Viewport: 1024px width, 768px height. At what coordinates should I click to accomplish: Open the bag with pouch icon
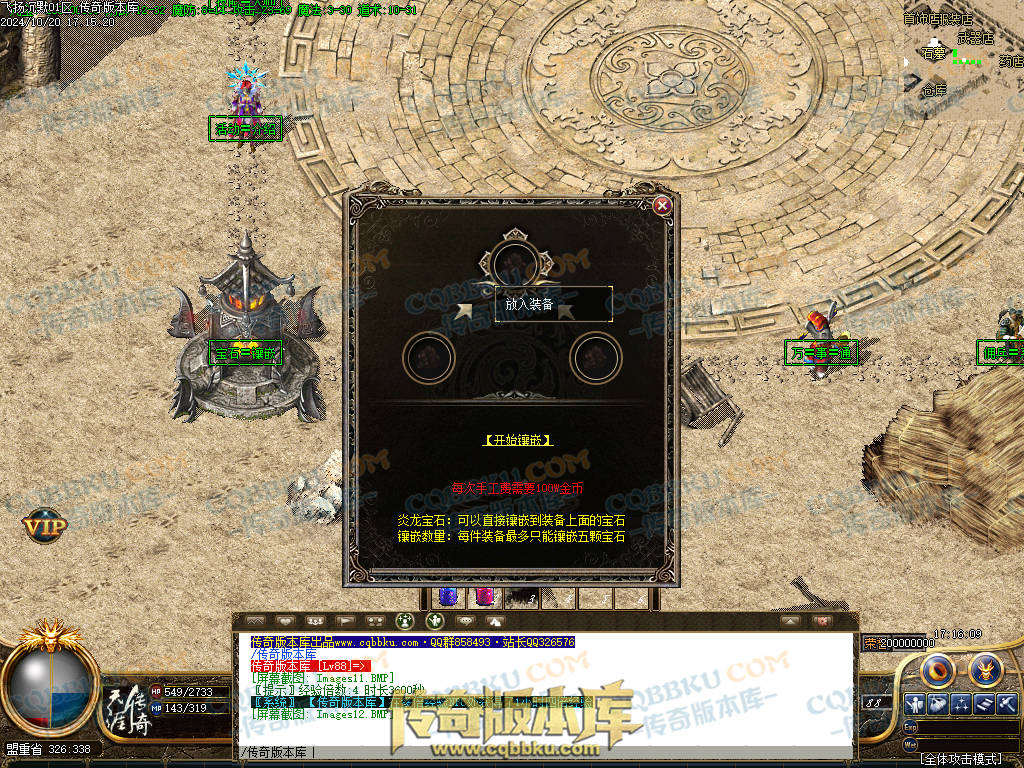[937, 704]
